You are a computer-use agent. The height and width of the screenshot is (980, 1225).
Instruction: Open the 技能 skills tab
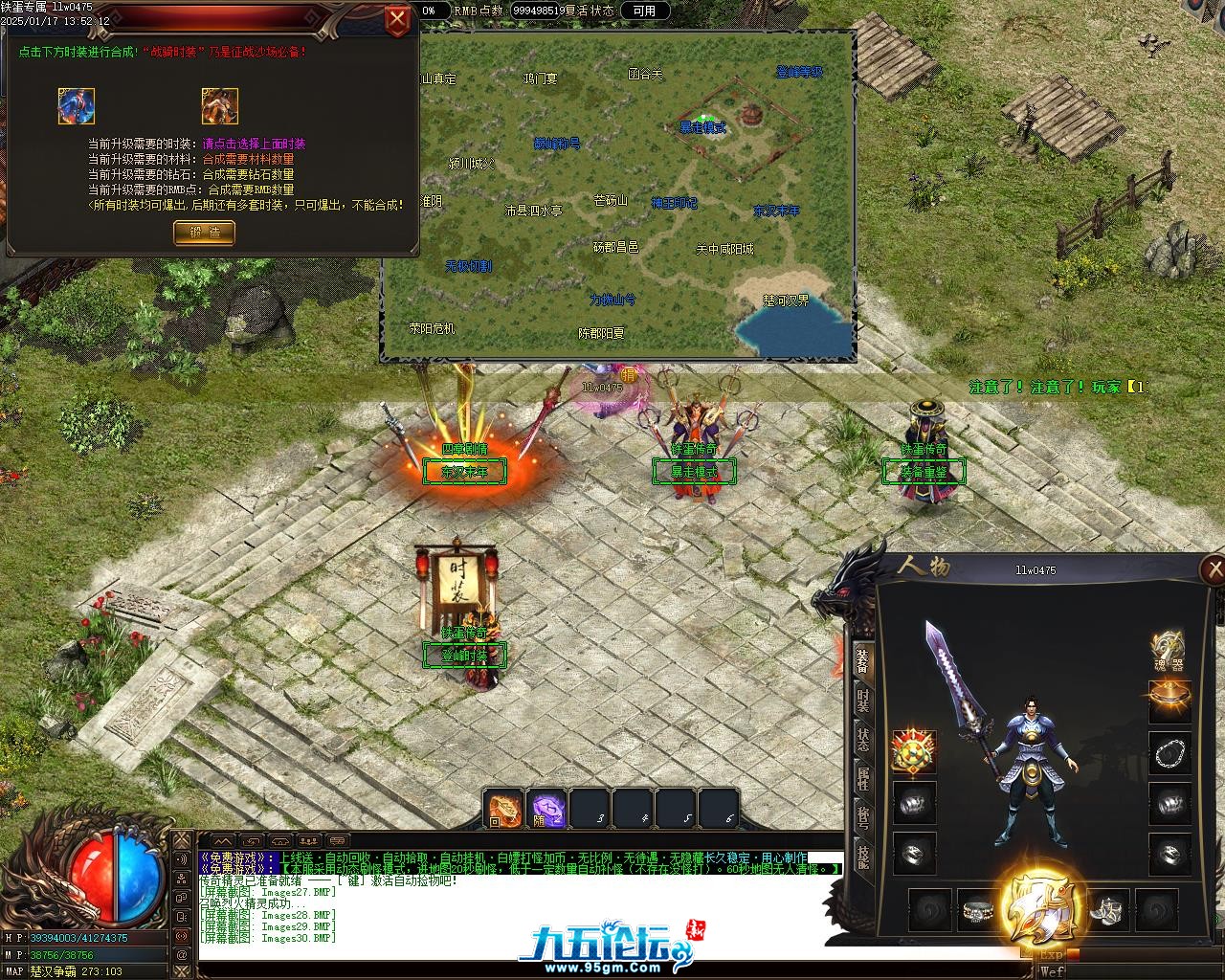(x=863, y=857)
